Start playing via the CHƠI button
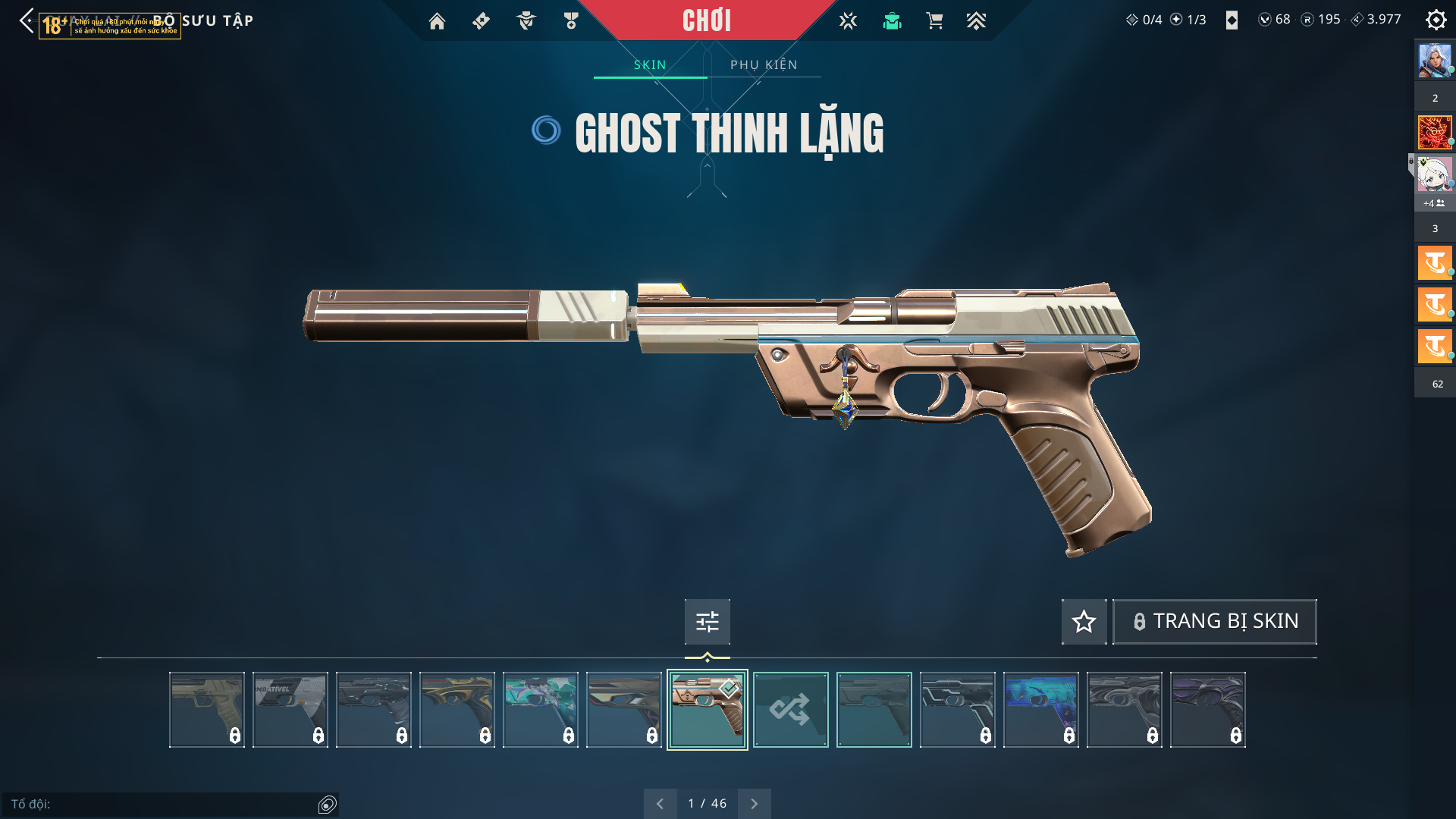 (x=706, y=20)
